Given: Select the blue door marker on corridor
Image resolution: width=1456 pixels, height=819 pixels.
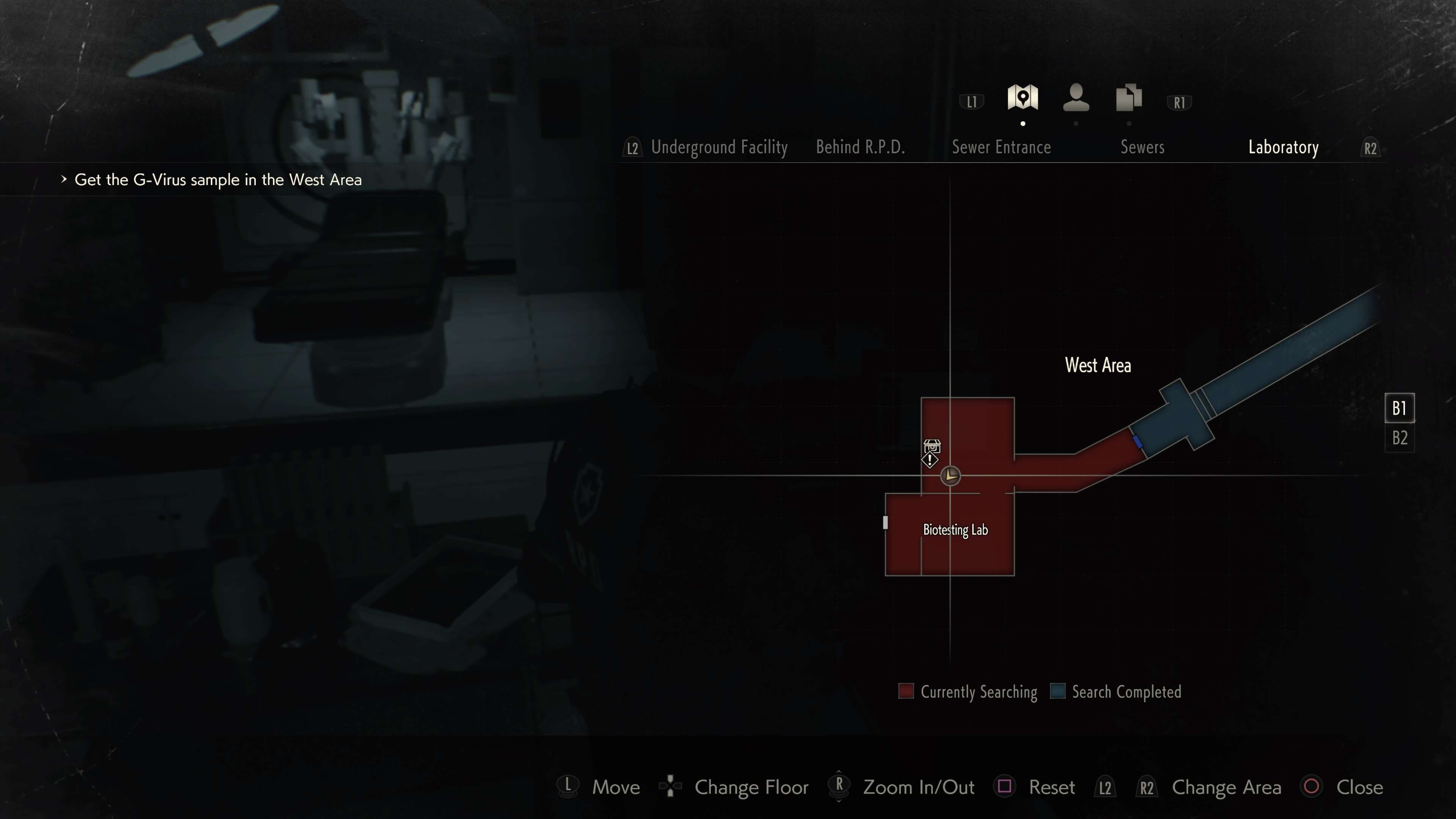Looking at the screenshot, I should (x=1138, y=441).
